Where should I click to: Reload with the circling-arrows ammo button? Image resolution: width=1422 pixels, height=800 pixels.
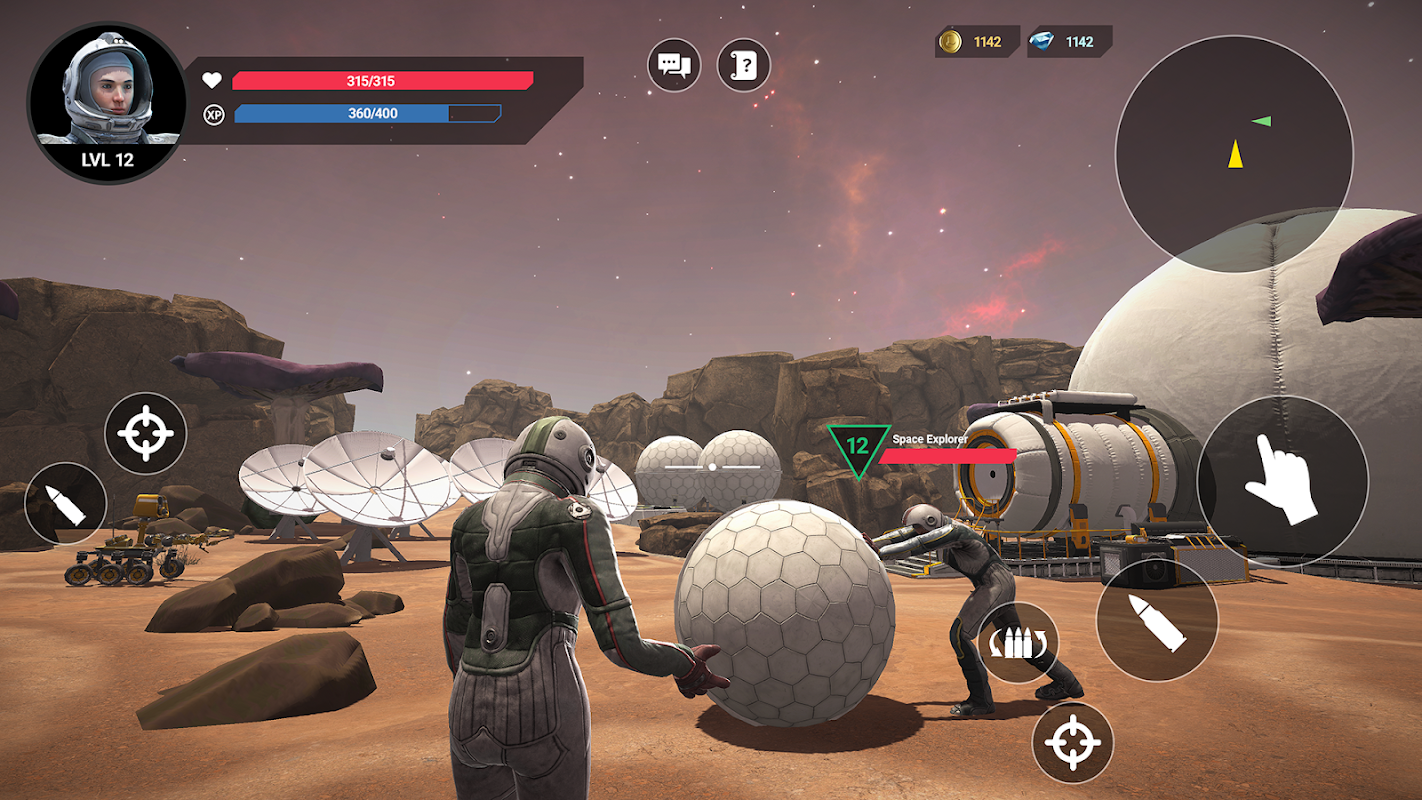[1018, 643]
